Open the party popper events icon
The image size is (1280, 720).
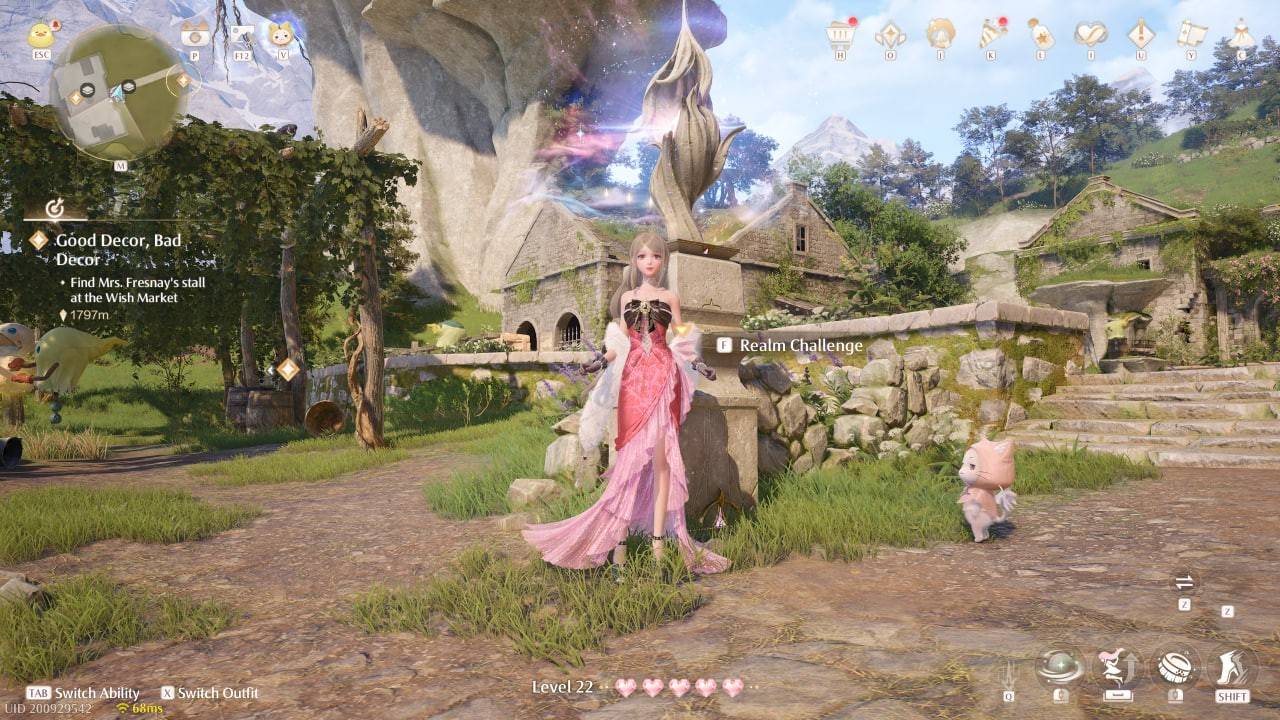991,35
